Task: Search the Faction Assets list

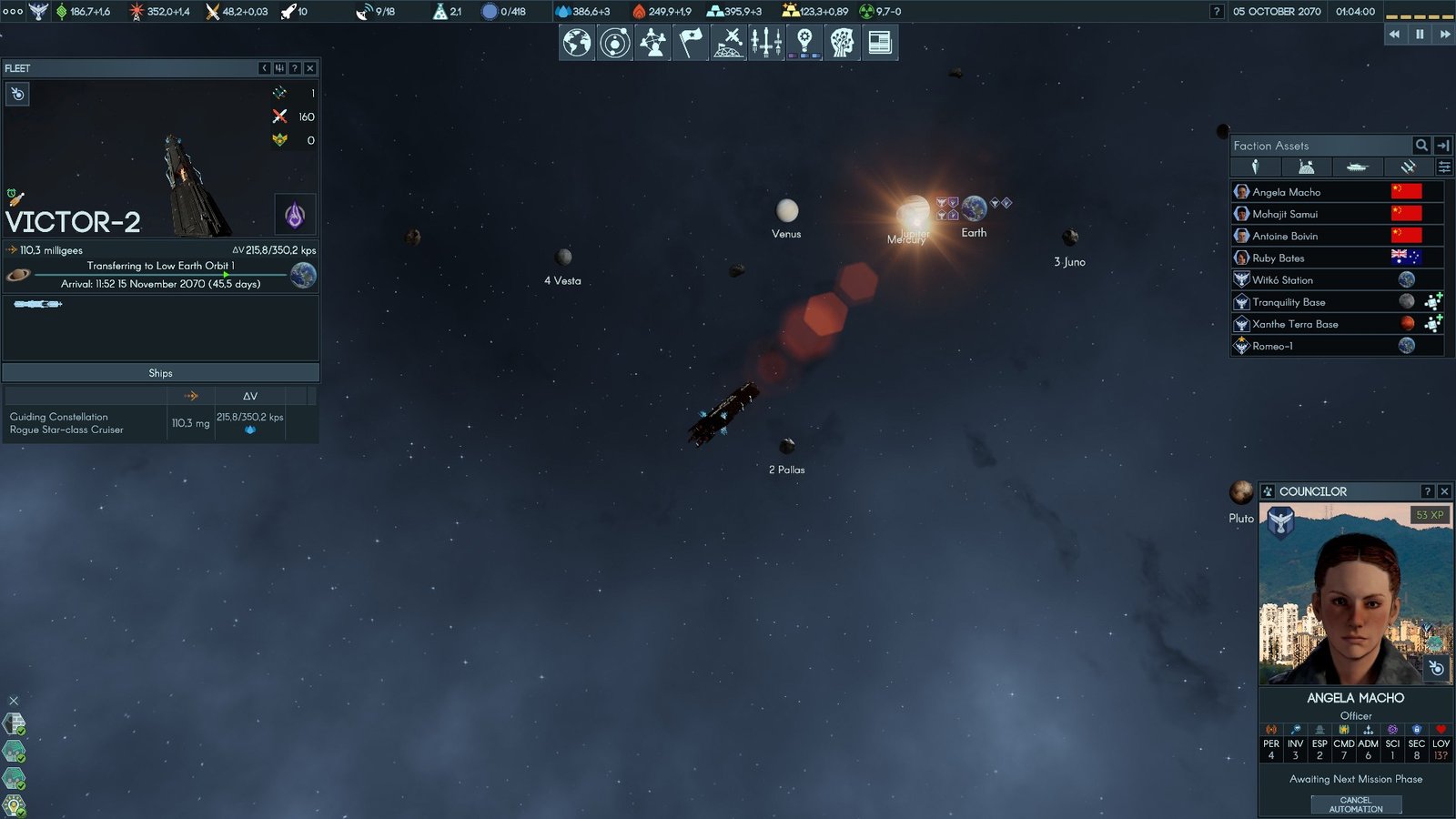Action: click(x=1421, y=146)
